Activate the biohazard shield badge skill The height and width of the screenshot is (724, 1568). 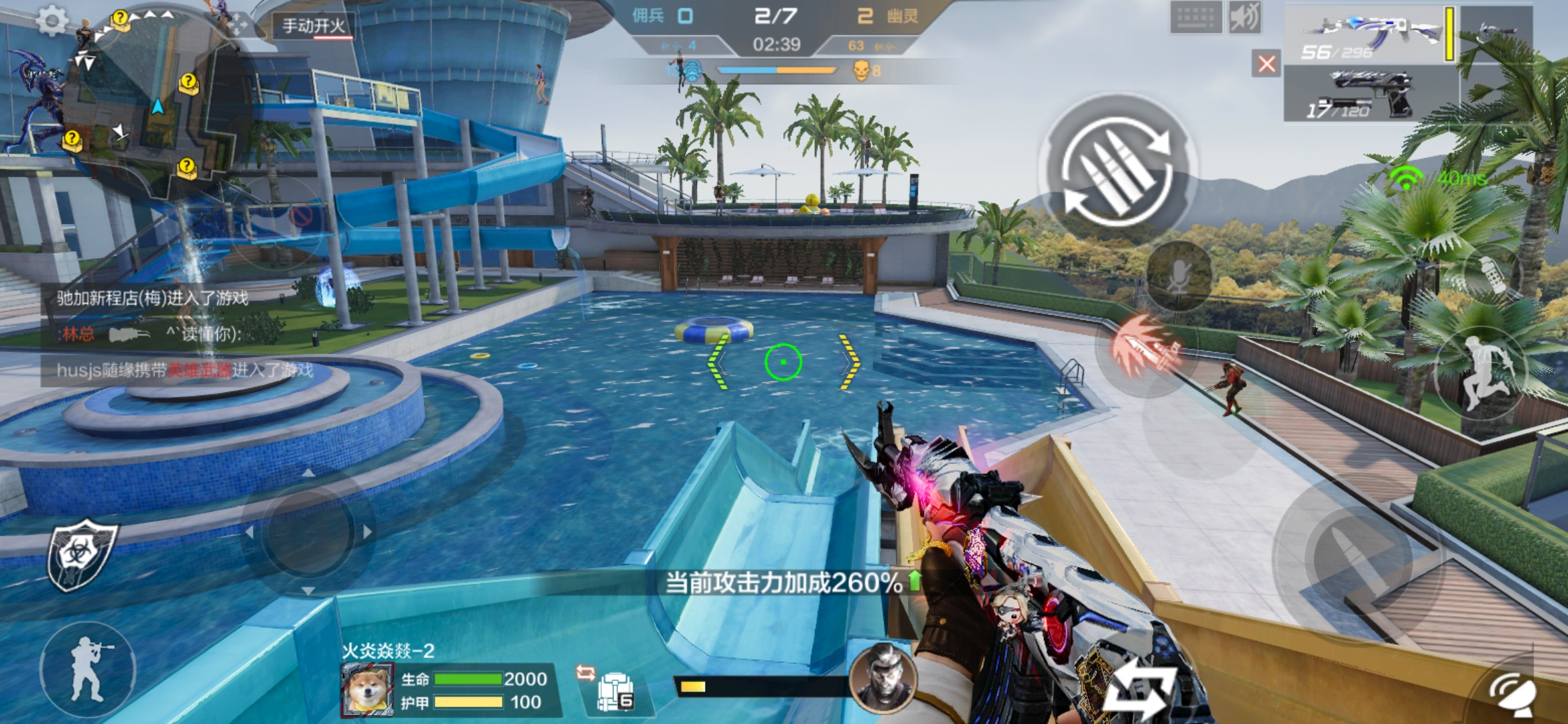coord(82,554)
